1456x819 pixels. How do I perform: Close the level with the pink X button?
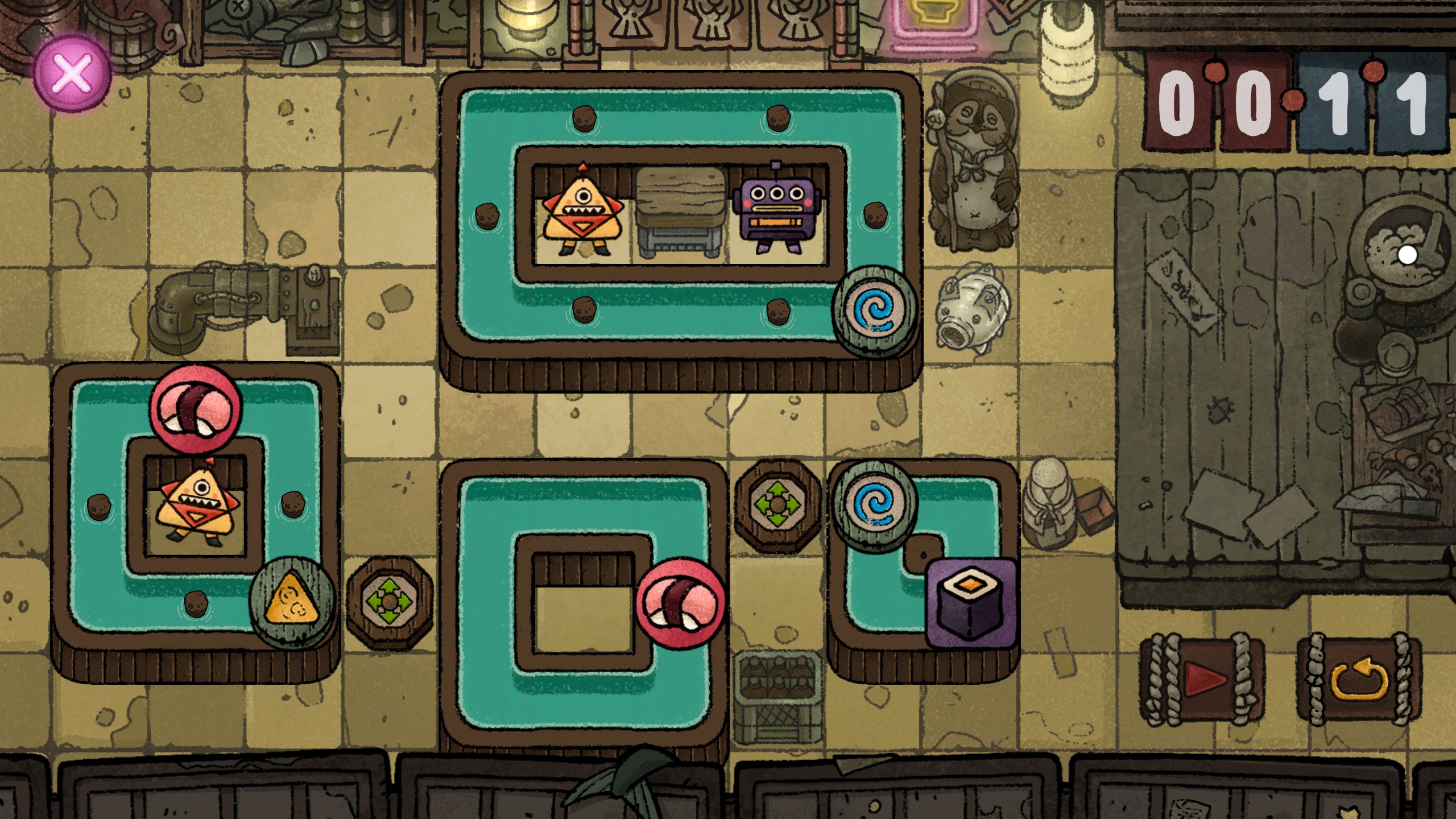(72, 73)
